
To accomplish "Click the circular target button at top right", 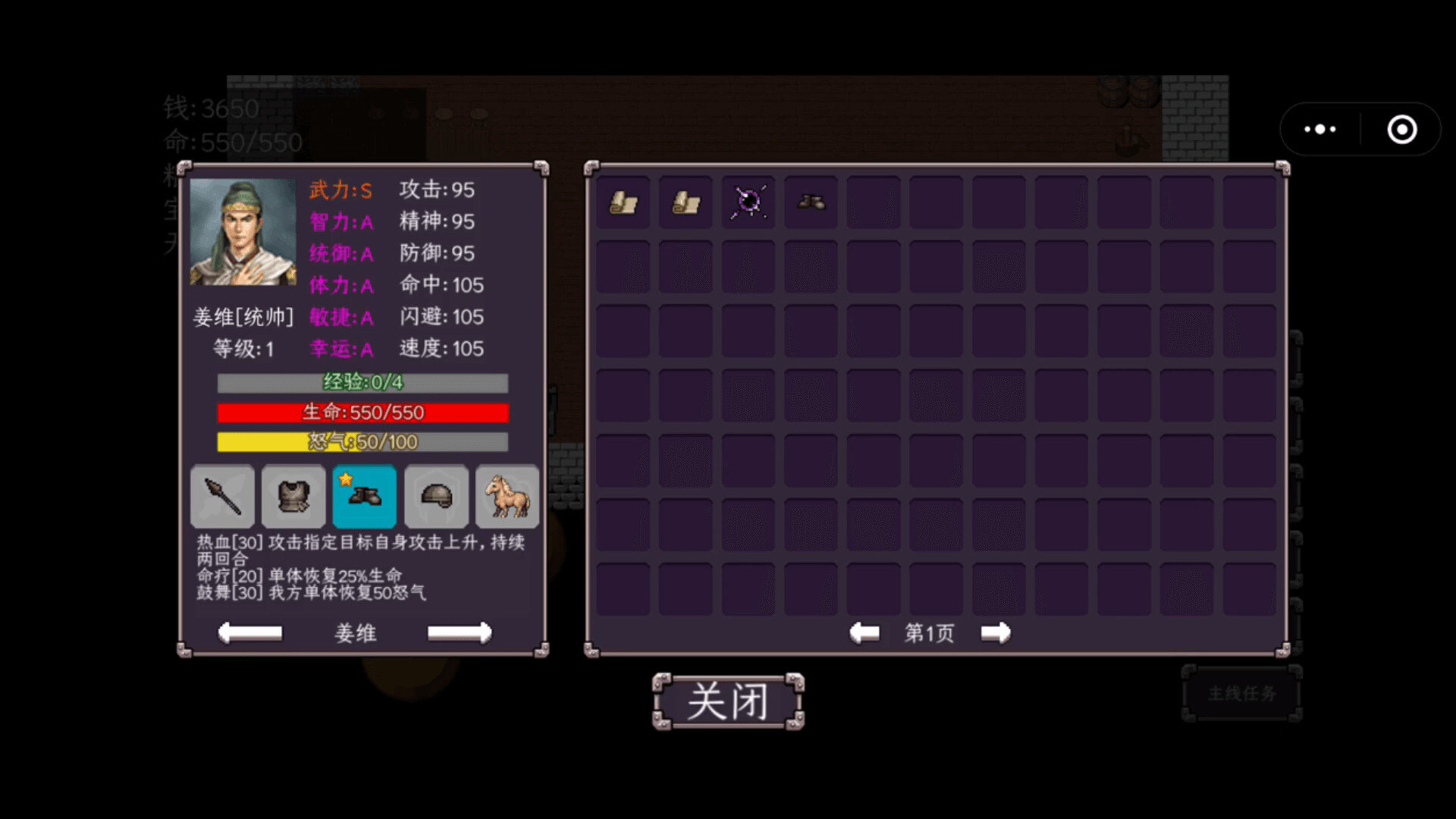I will (x=1402, y=129).
